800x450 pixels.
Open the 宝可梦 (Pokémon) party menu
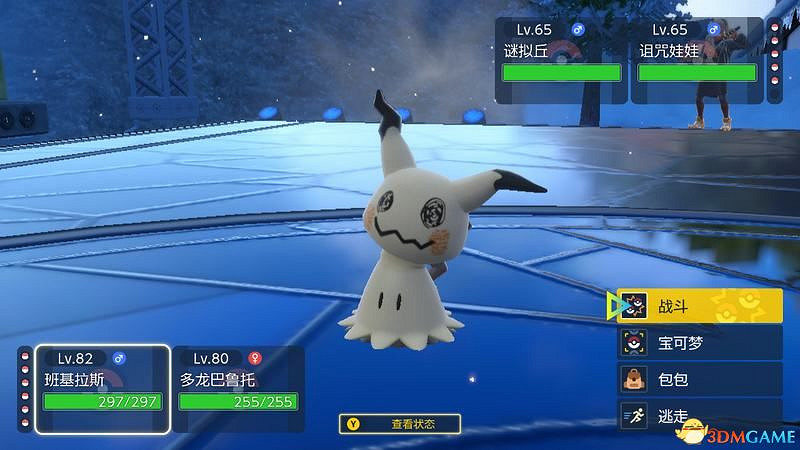click(x=699, y=342)
